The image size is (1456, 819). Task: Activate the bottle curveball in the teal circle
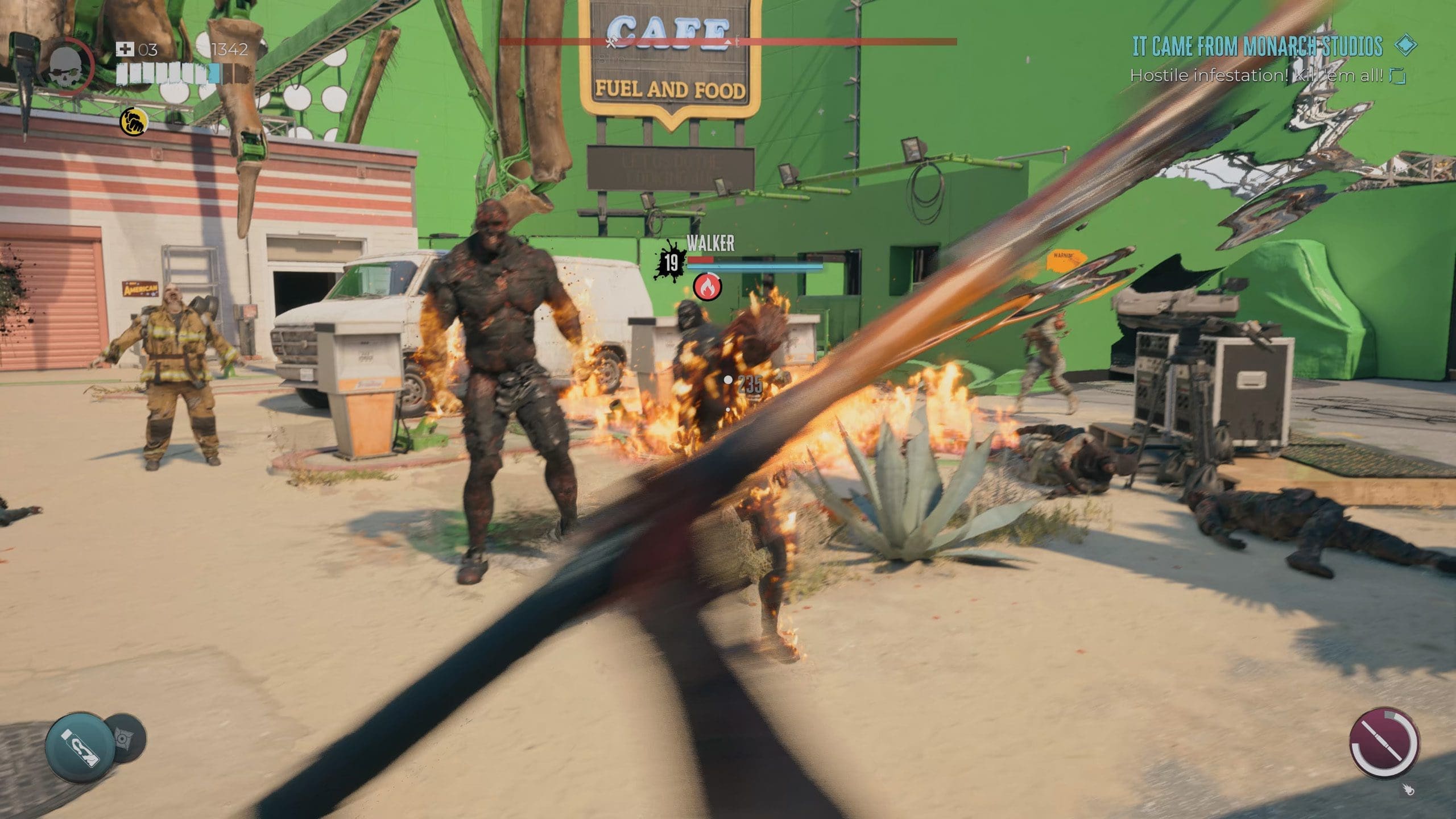(80, 747)
